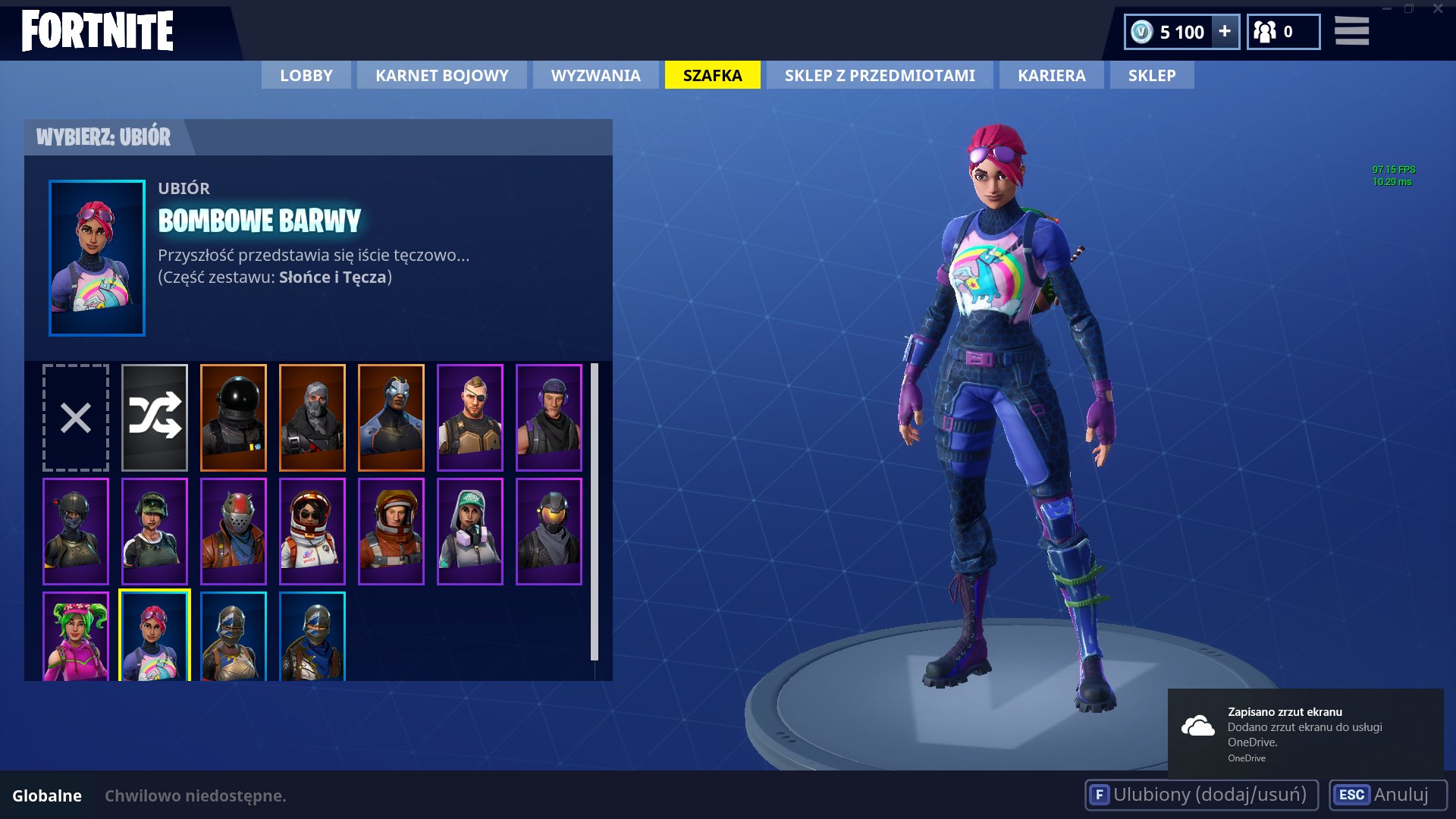Viewport: 1456px width, 819px height.
Task: Click the + icon to buy more V-Bucks
Action: pos(1224,32)
